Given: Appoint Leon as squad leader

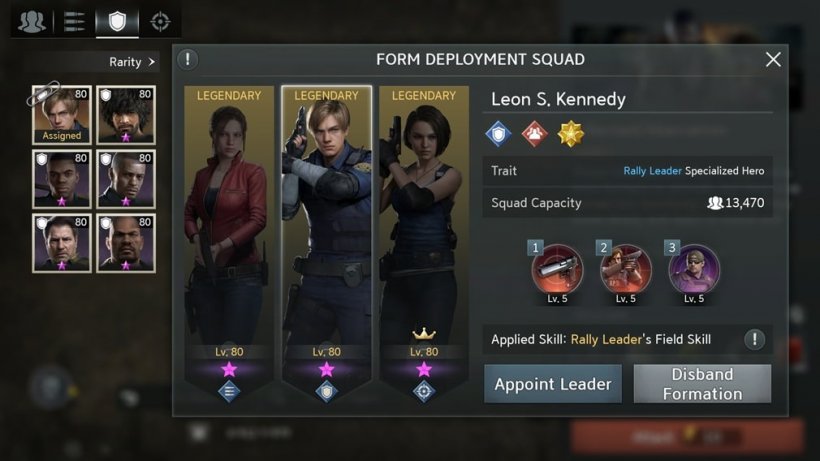Looking at the screenshot, I should [553, 384].
